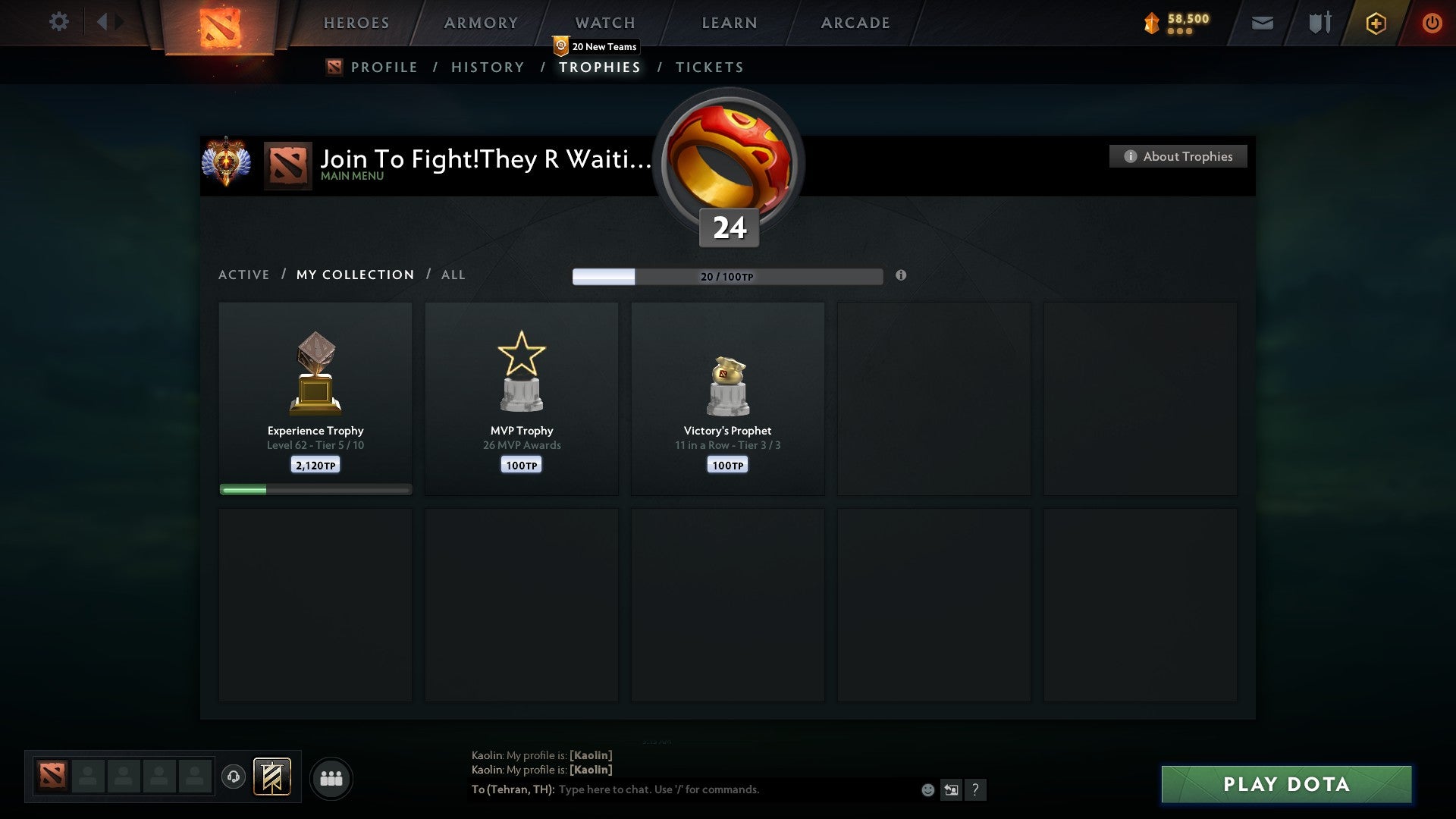Viewport: 1456px width, 819px height.
Task: Open the TICKETS tab
Action: [x=709, y=67]
